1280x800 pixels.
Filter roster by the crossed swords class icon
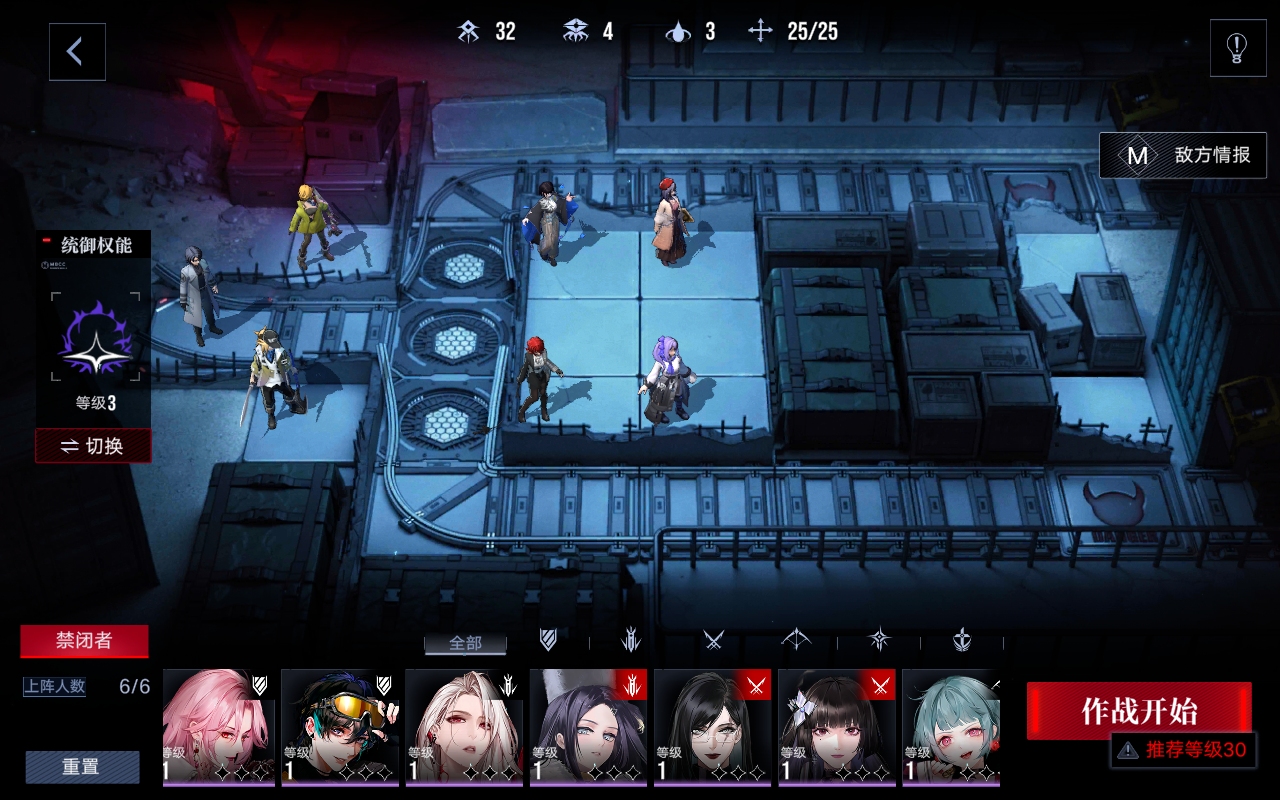[713, 640]
